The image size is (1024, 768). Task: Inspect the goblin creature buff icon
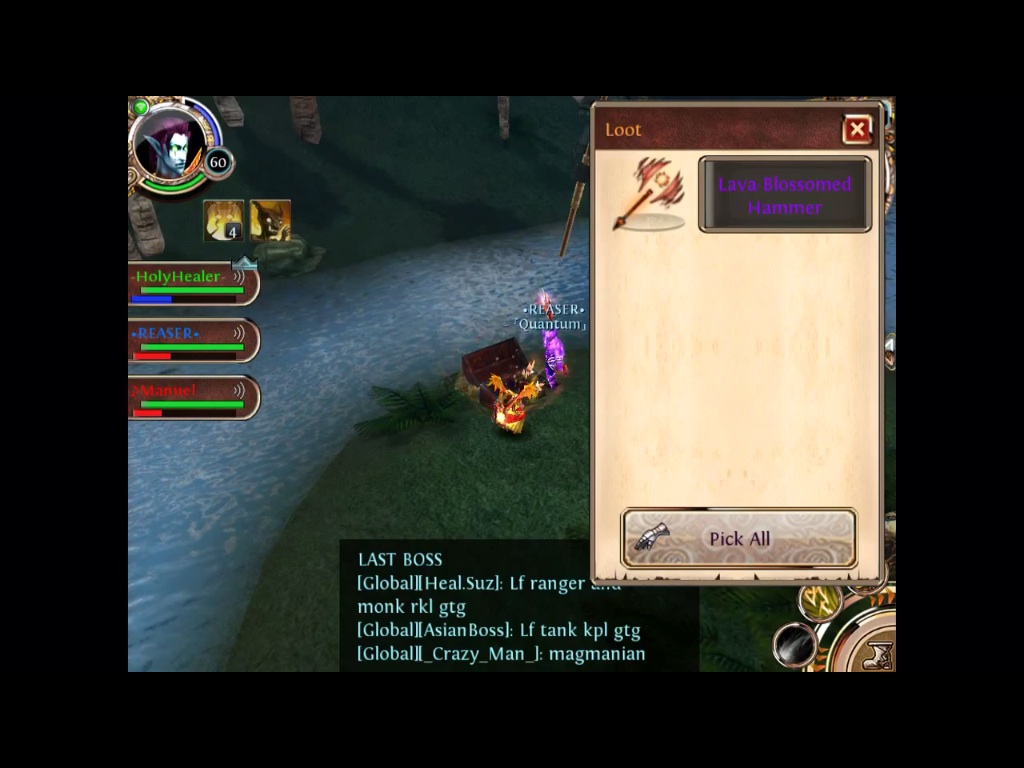click(270, 220)
